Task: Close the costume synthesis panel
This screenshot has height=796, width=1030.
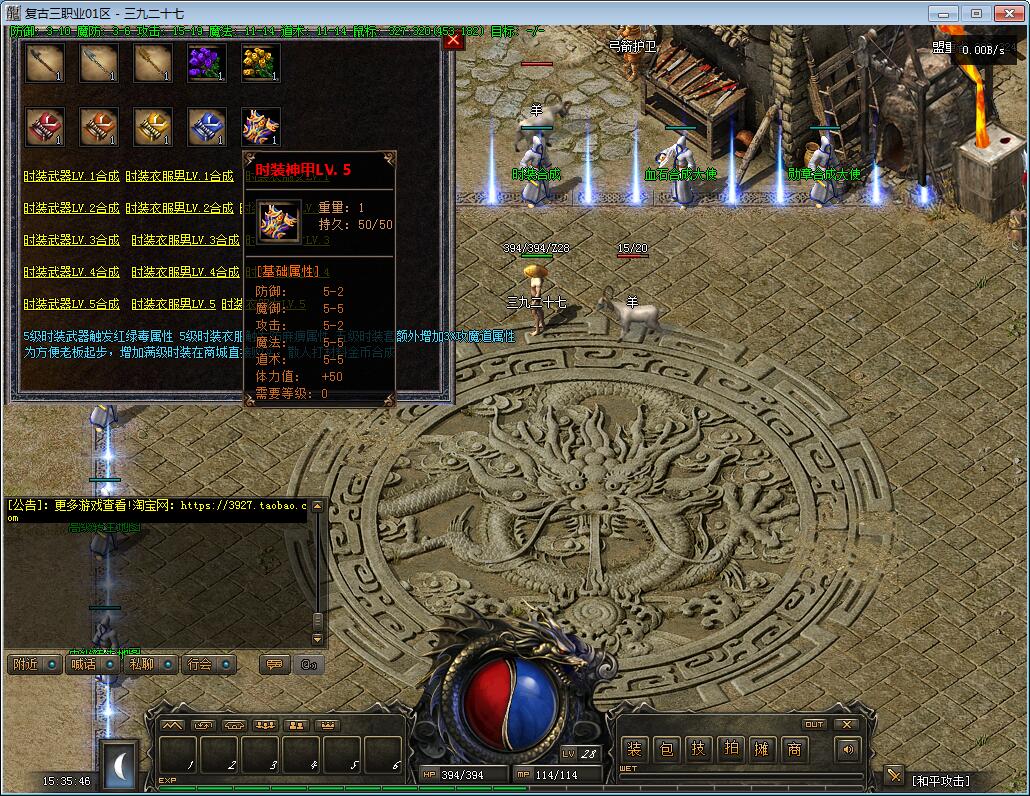Action: pos(453,40)
